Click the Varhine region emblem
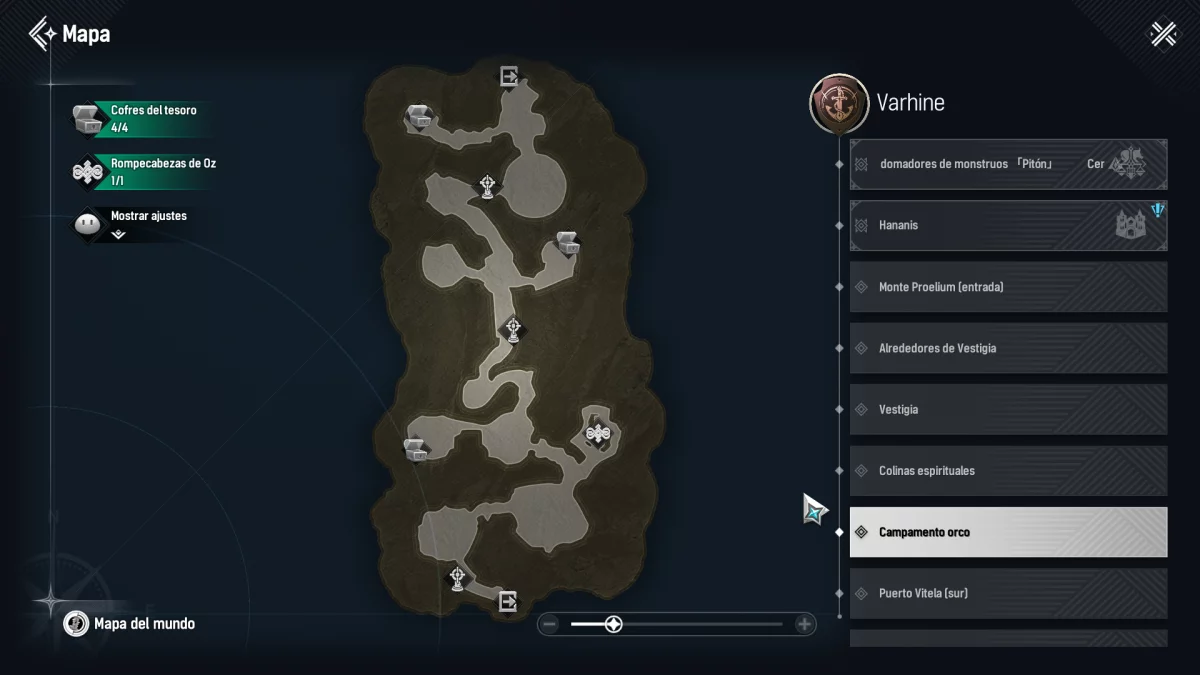1200x675 pixels. [838, 103]
